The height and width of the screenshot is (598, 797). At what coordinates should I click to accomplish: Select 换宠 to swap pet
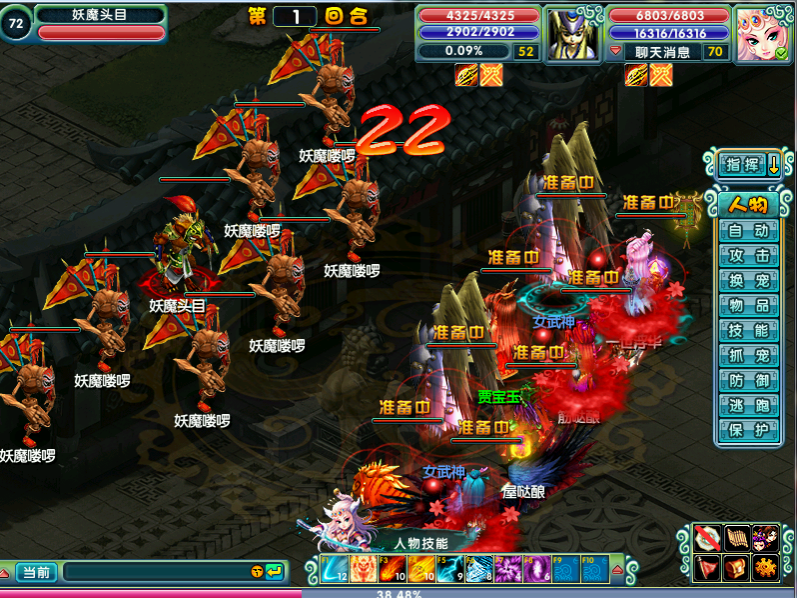click(x=748, y=281)
